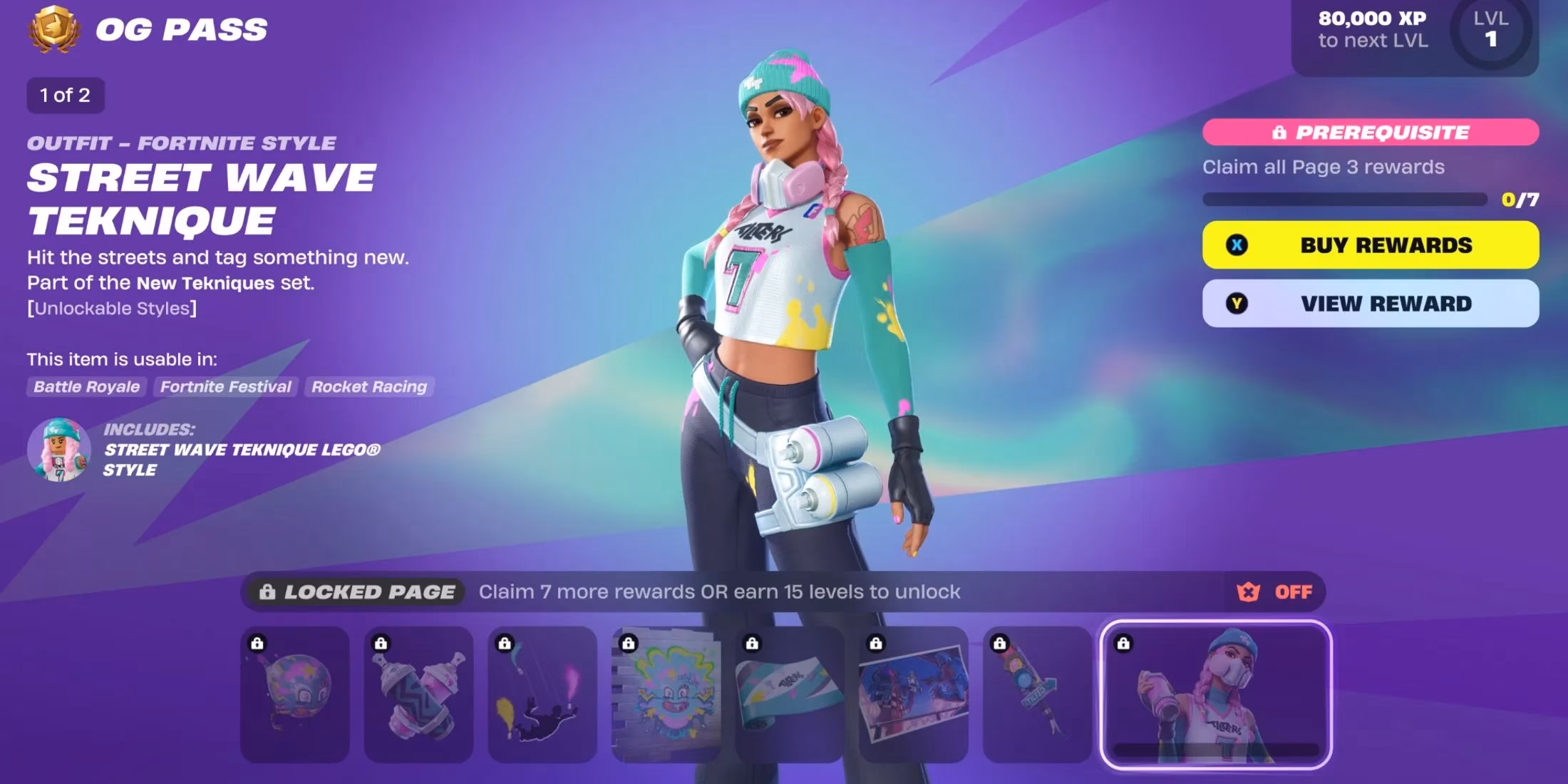Toggle the auto-claim OFF switch
The image size is (1568, 784).
tap(1290, 591)
